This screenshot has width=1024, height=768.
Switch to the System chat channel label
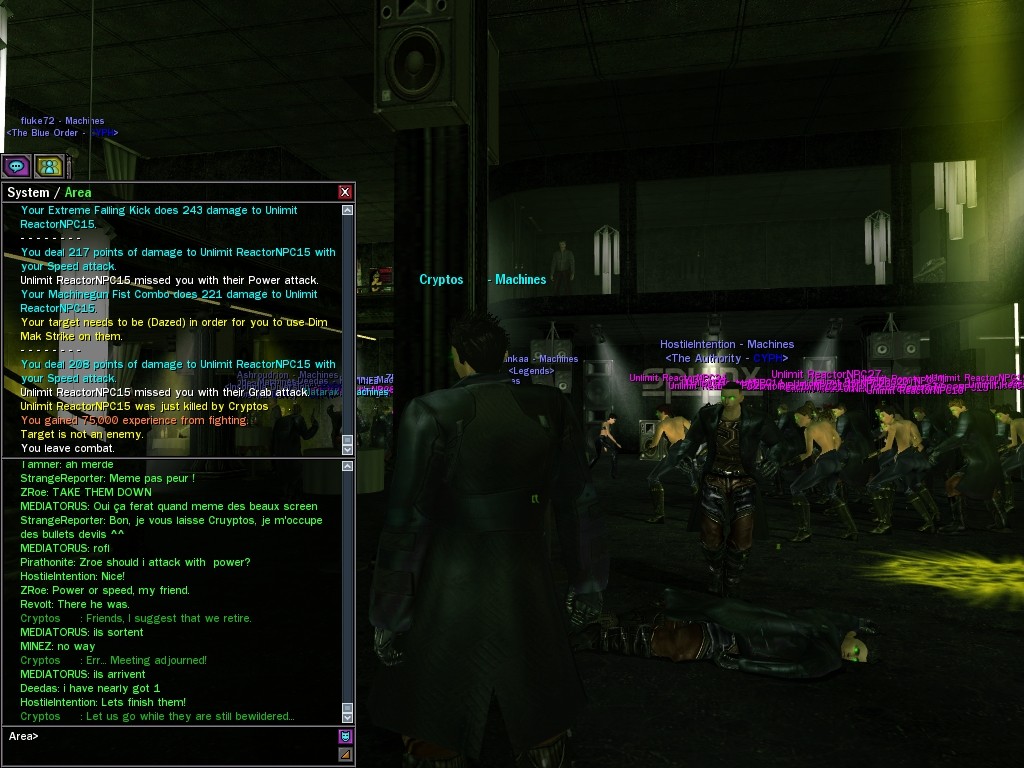point(28,192)
